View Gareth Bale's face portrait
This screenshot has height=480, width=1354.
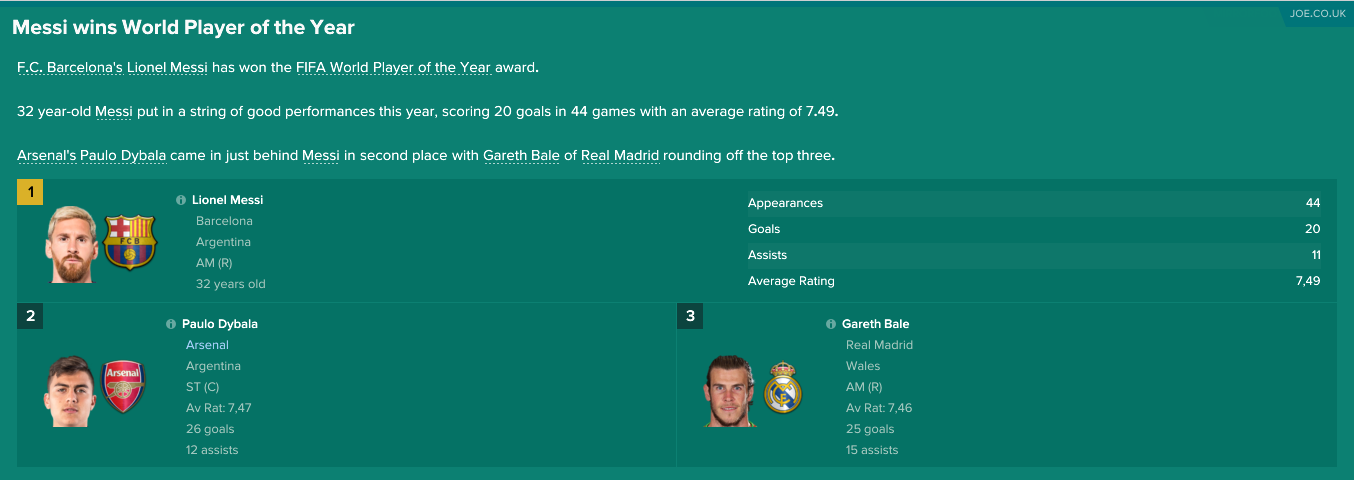[x=729, y=390]
